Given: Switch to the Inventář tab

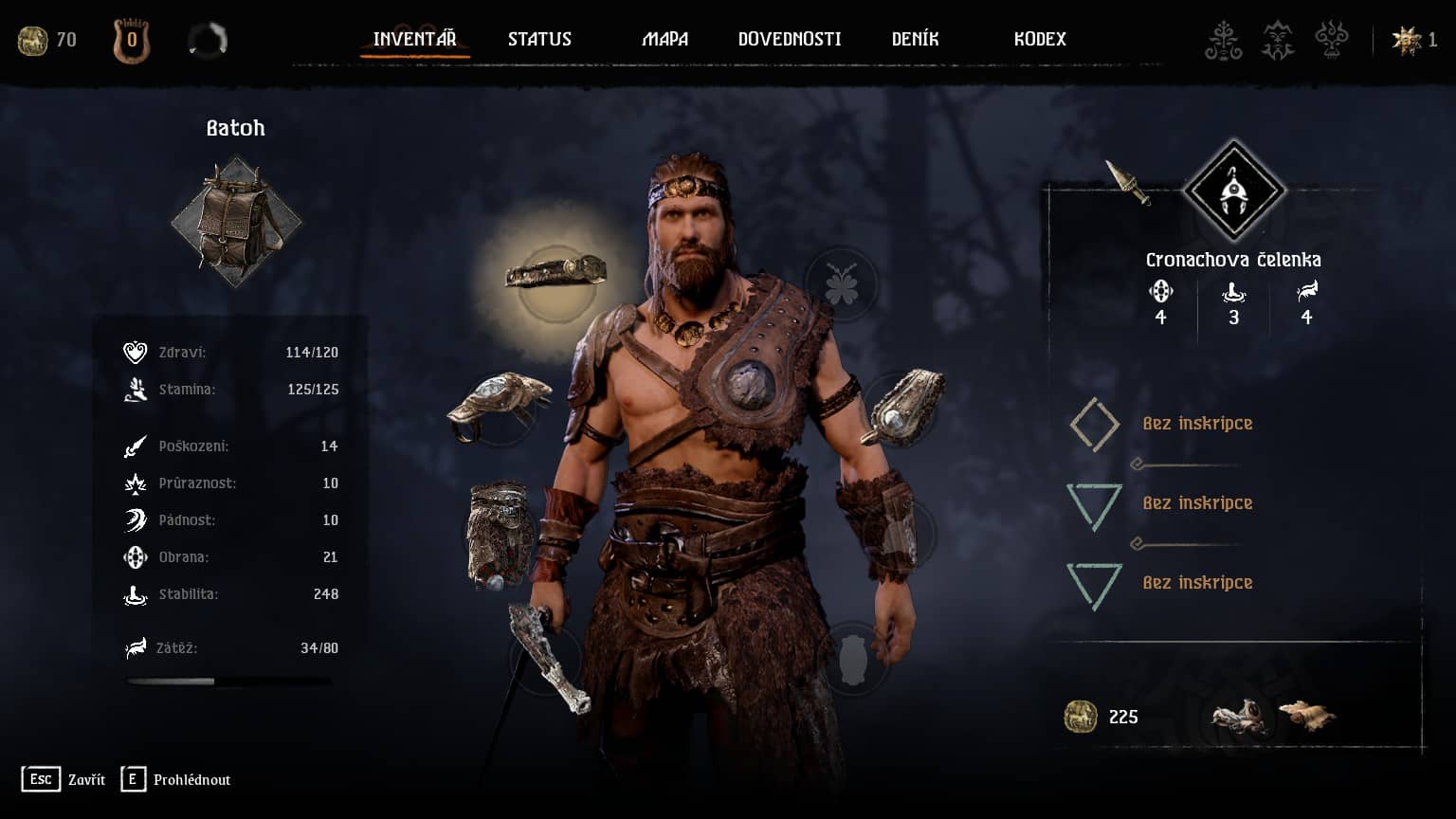Looking at the screenshot, I should [x=414, y=39].
